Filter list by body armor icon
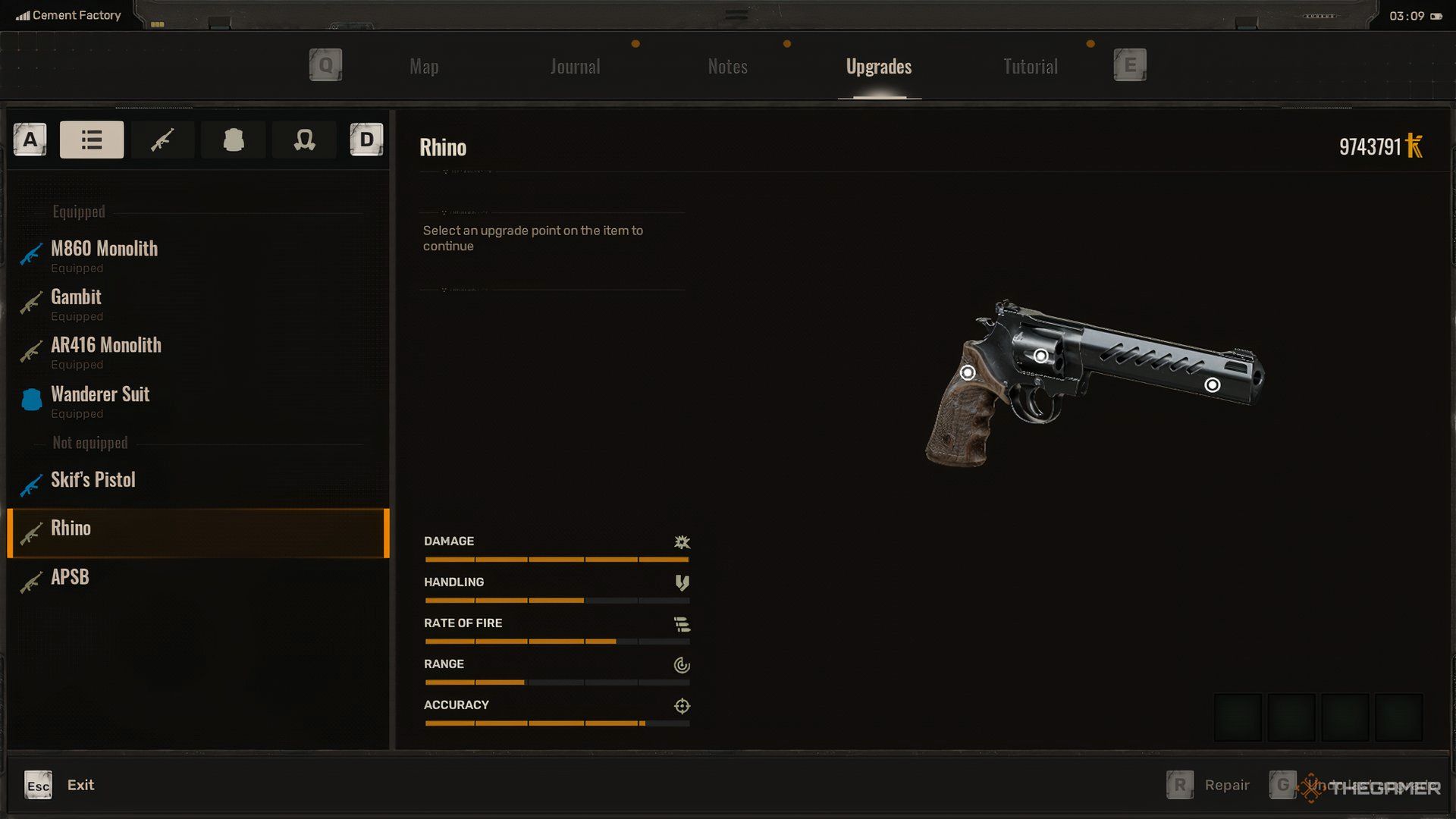The image size is (1456, 819). pos(234,140)
